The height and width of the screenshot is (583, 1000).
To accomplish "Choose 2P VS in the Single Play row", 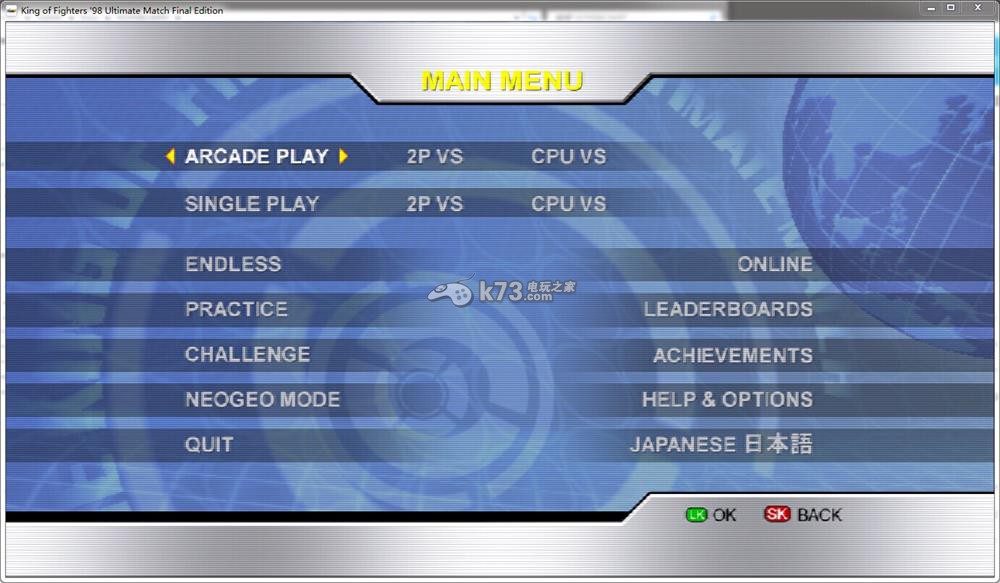I will 435,204.
